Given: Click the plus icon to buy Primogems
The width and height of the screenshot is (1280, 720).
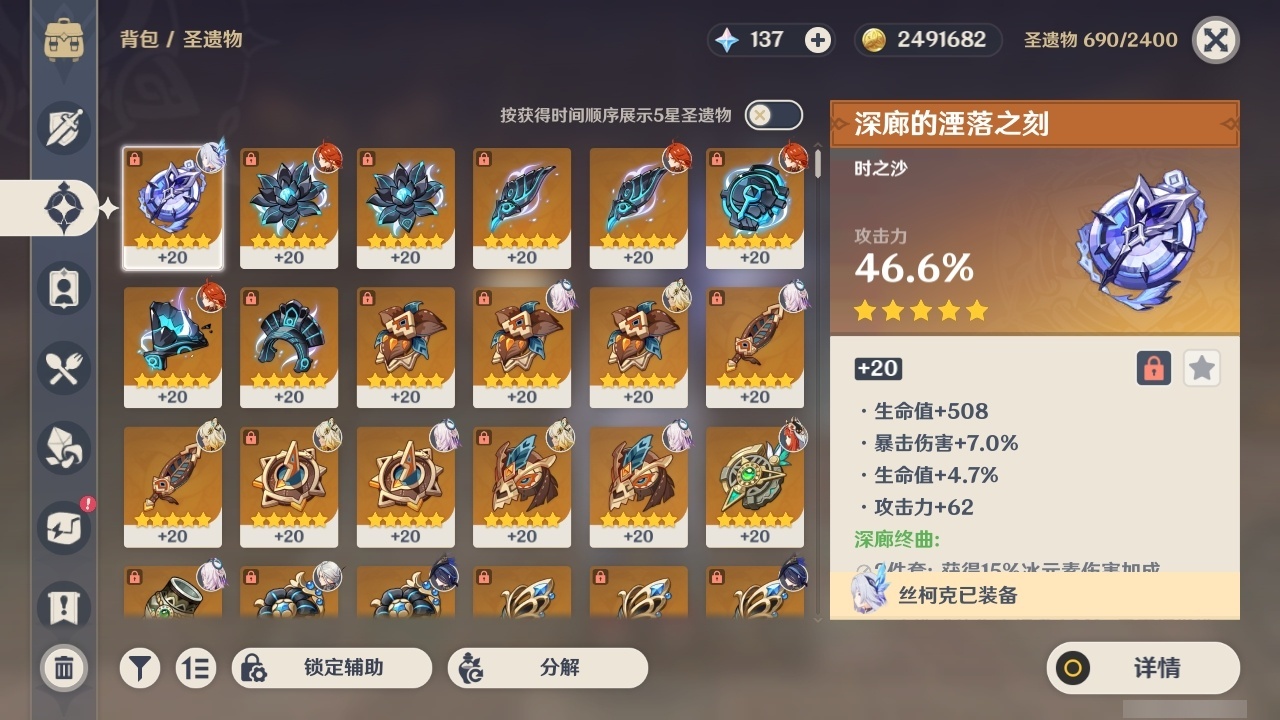Looking at the screenshot, I should [x=820, y=40].
